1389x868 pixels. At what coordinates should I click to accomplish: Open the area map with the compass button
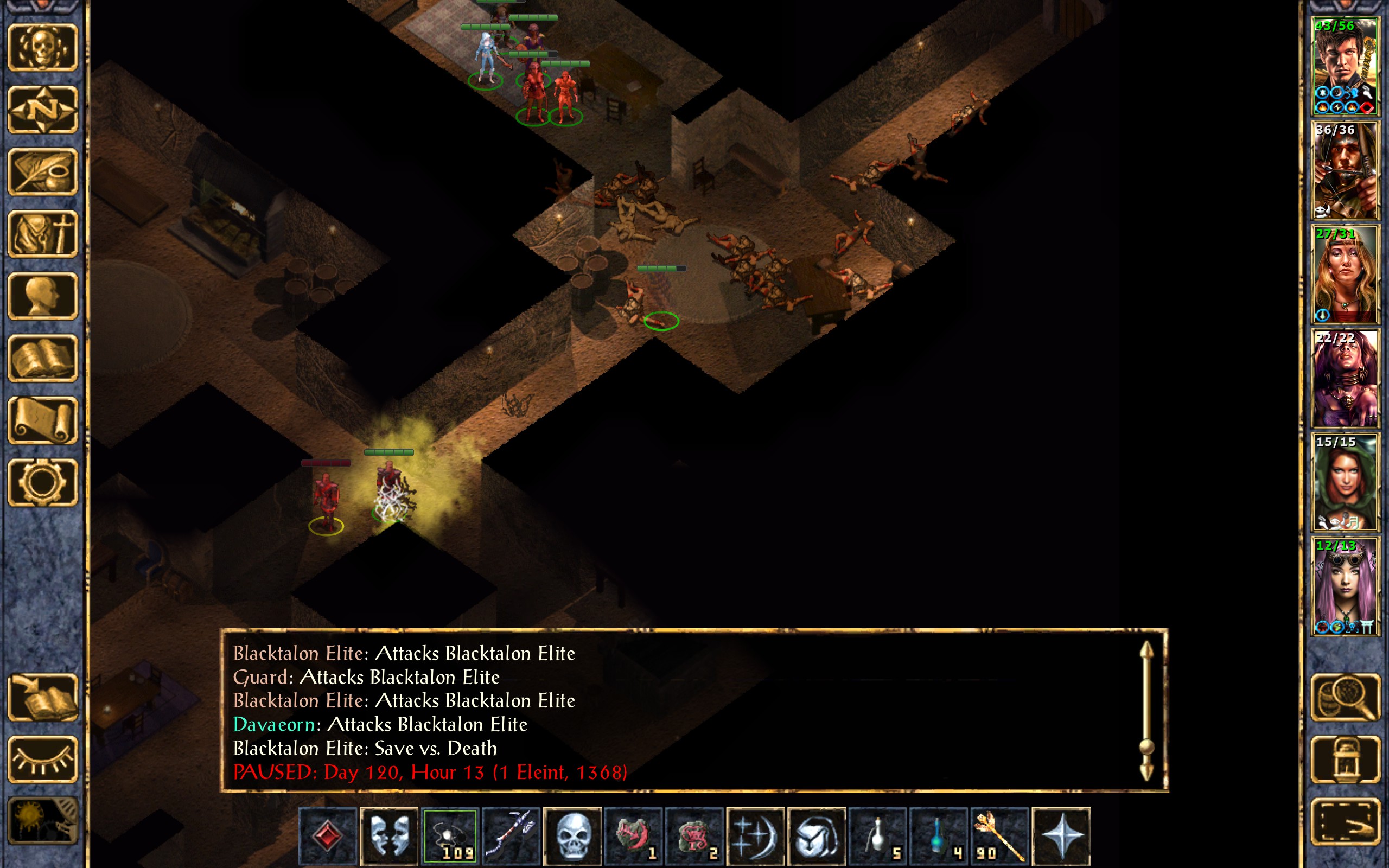click(43, 110)
